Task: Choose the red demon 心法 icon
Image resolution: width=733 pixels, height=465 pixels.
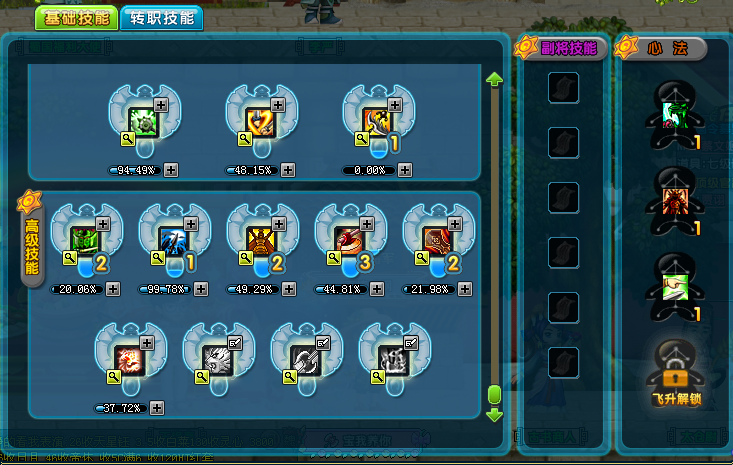Action: coord(672,199)
